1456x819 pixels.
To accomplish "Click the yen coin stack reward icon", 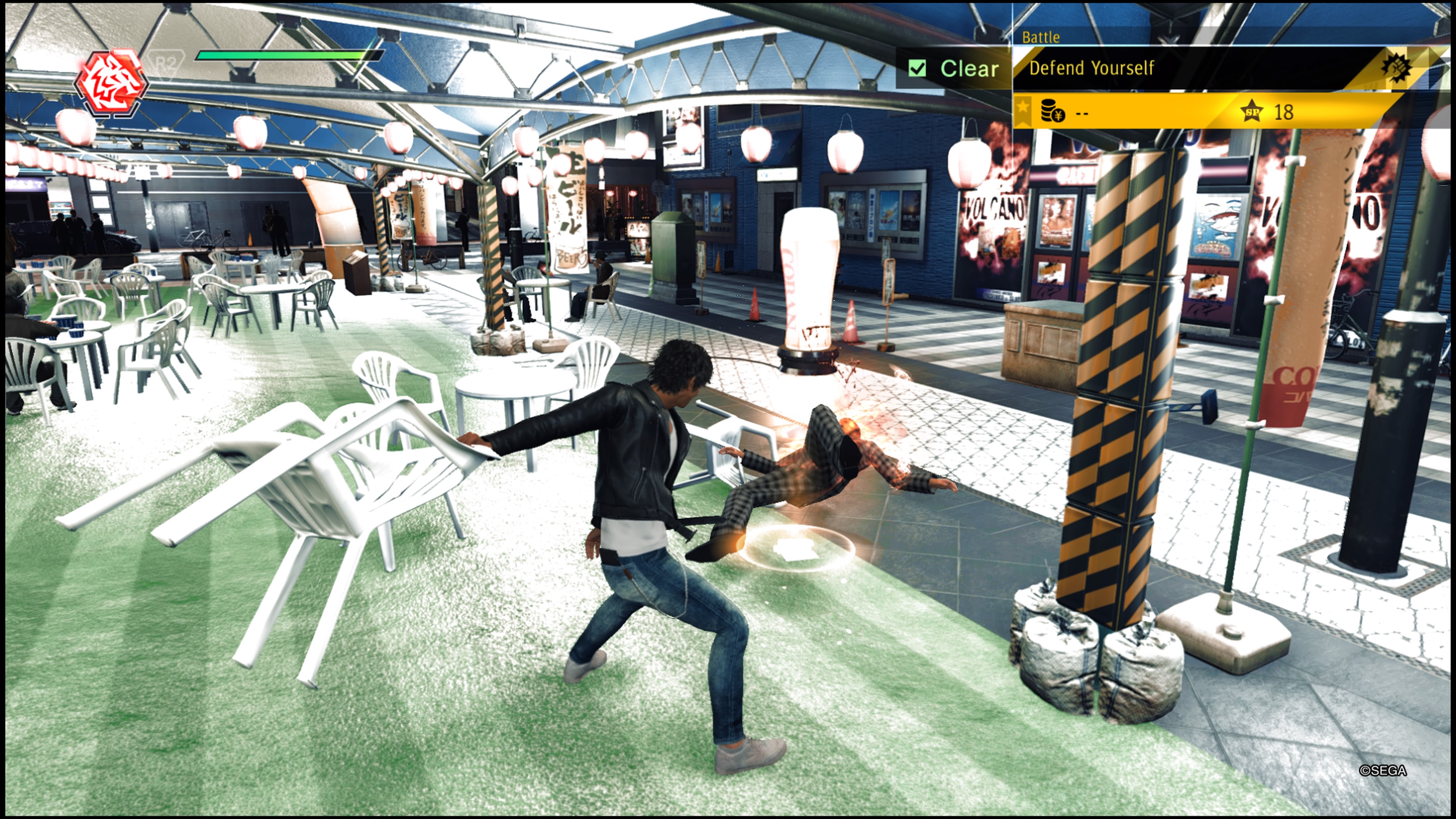I will coord(1052,111).
